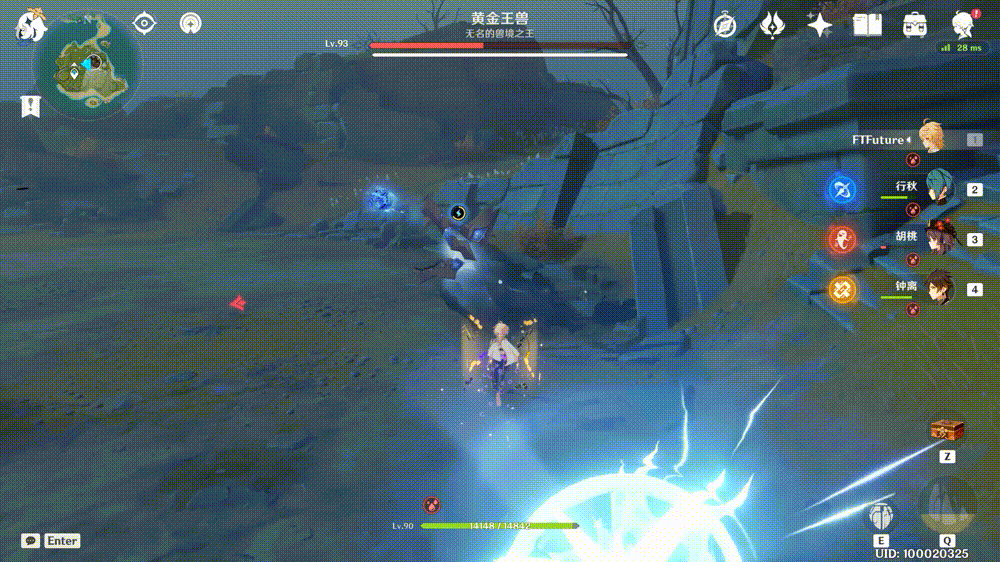Switch to party member 行秋
Image resolution: width=1000 pixels, height=562 pixels.
(938, 187)
